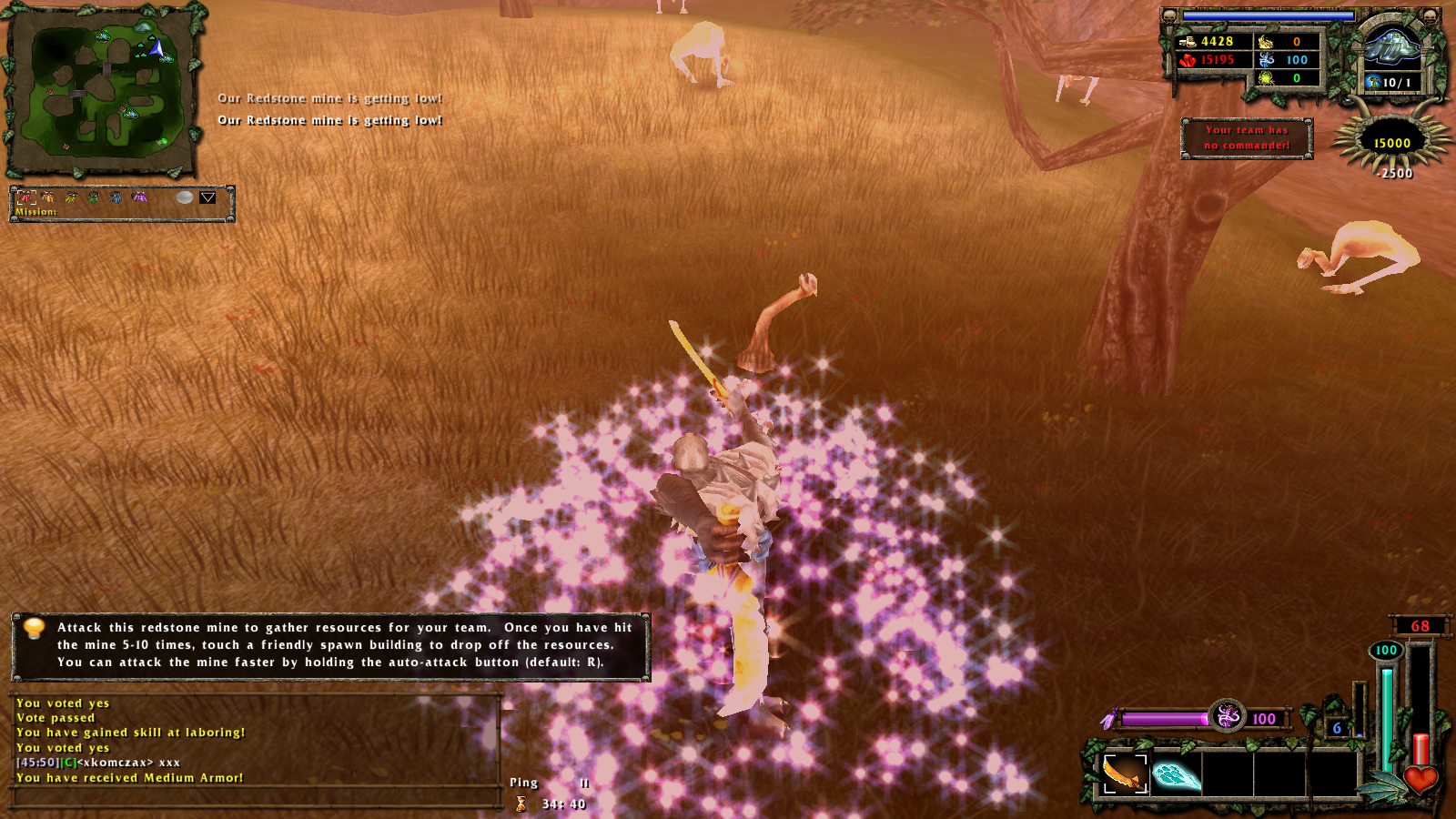1456x819 pixels.
Task: Expand the mission panel dropdown arrow
Action: (x=207, y=197)
